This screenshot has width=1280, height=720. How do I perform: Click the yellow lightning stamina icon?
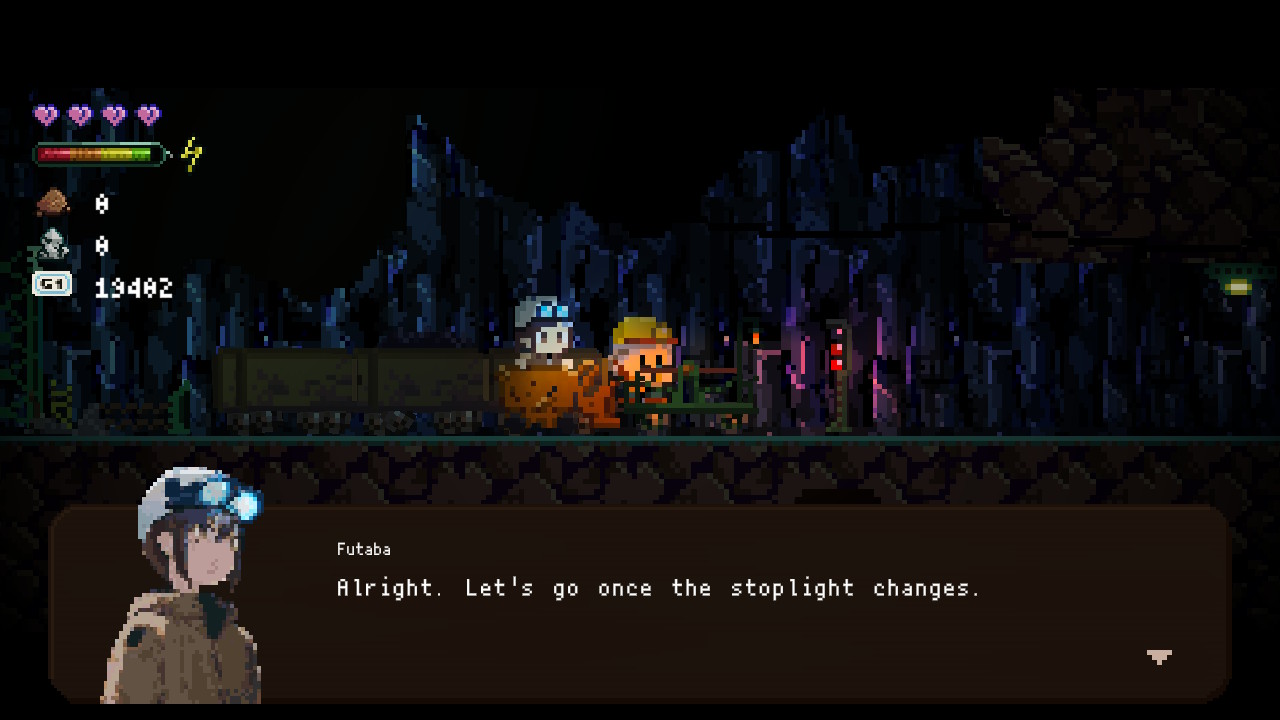point(190,152)
